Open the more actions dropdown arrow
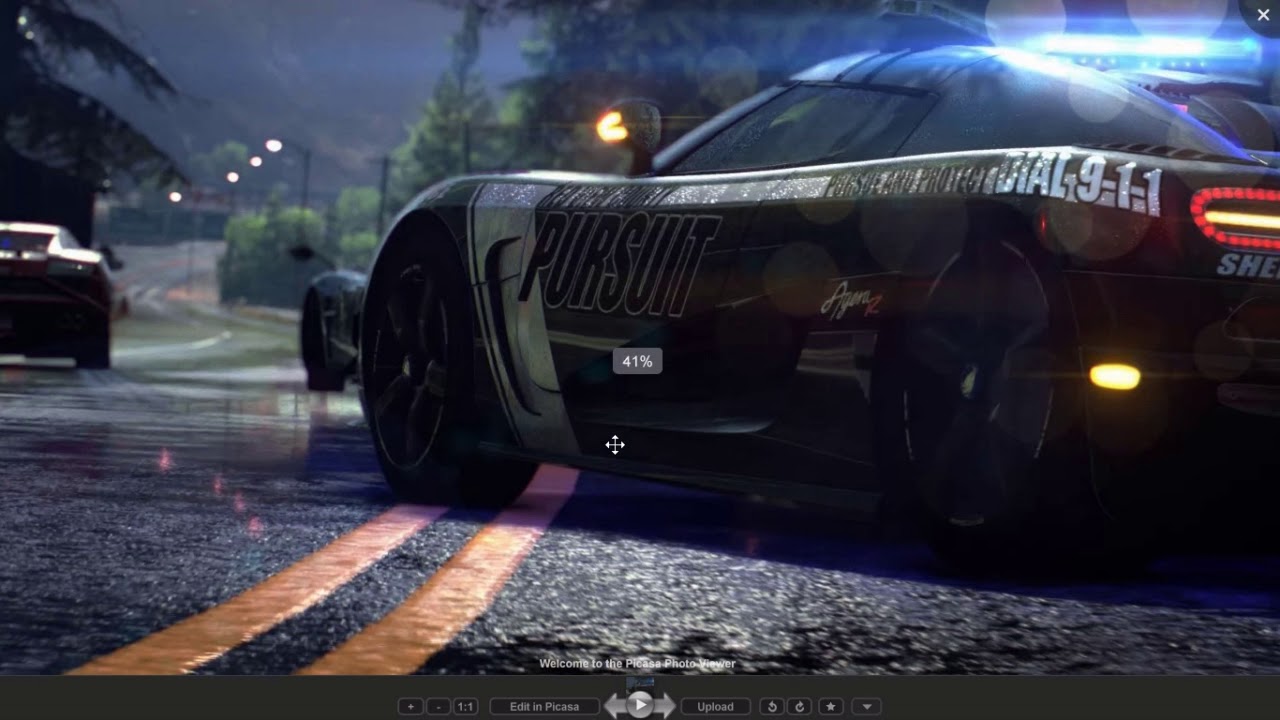 (x=866, y=706)
